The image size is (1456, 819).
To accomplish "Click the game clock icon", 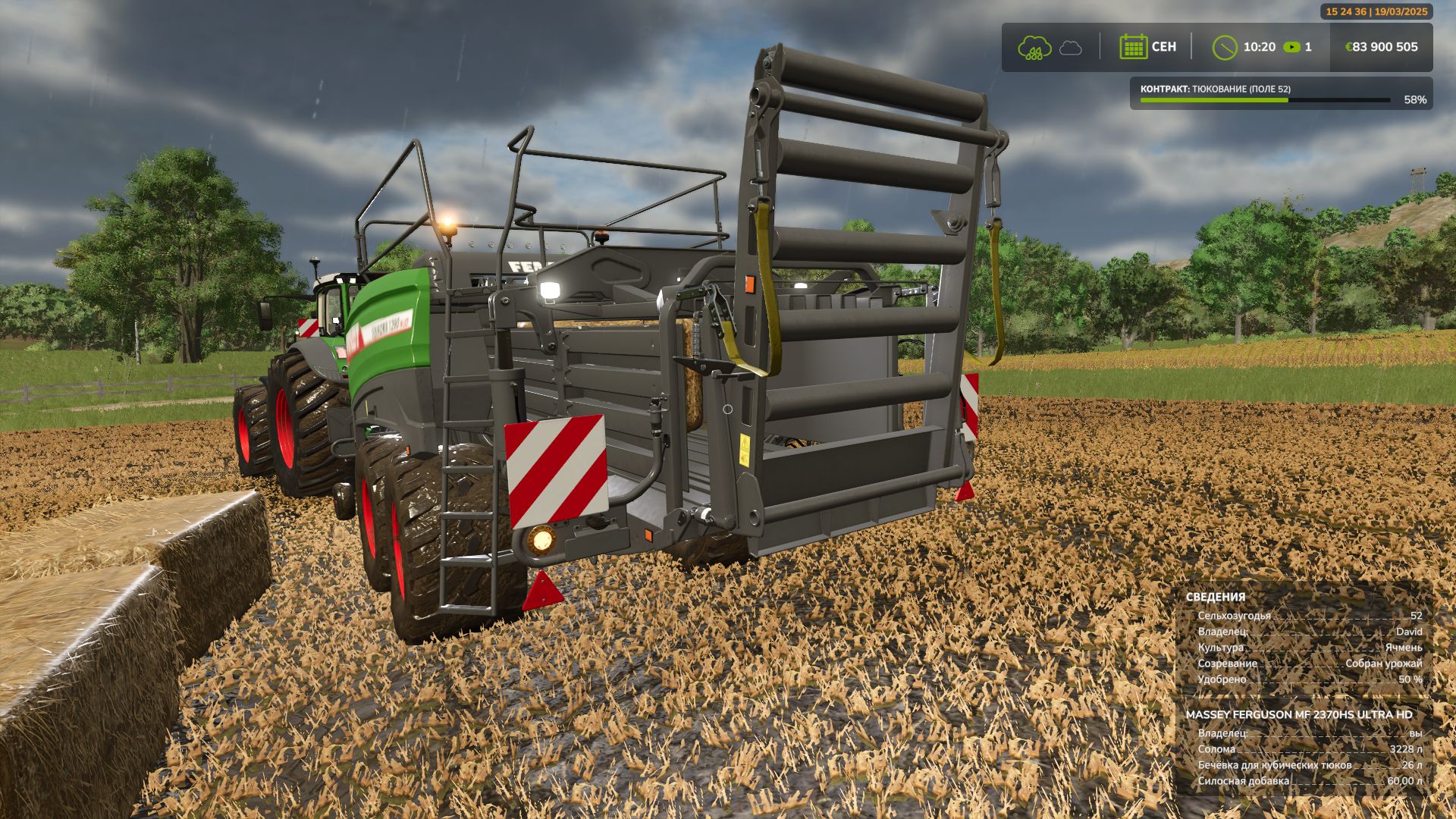I will coord(1224,47).
